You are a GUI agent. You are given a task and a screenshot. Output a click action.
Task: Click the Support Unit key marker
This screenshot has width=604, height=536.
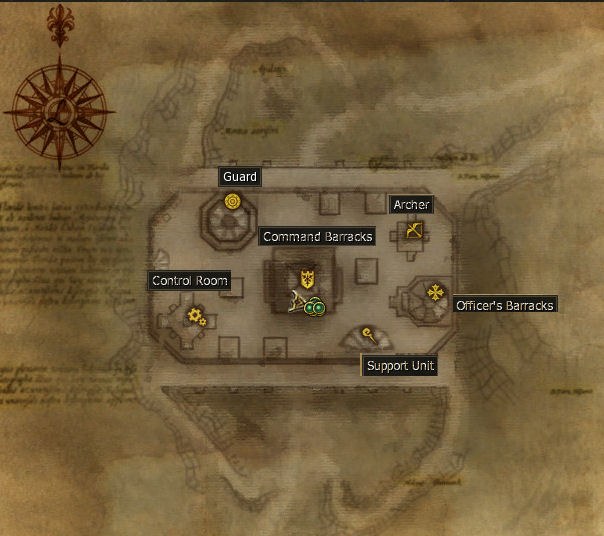(x=369, y=334)
